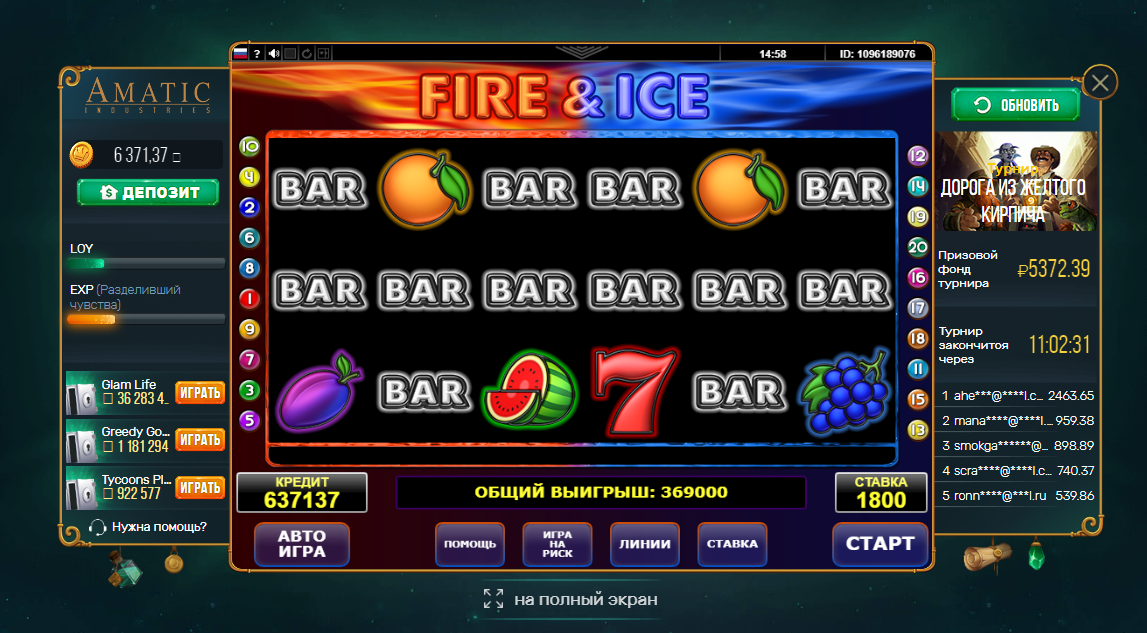1147x633 pixels.
Task: Change language via the Russian flag icon
Action: [240, 54]
